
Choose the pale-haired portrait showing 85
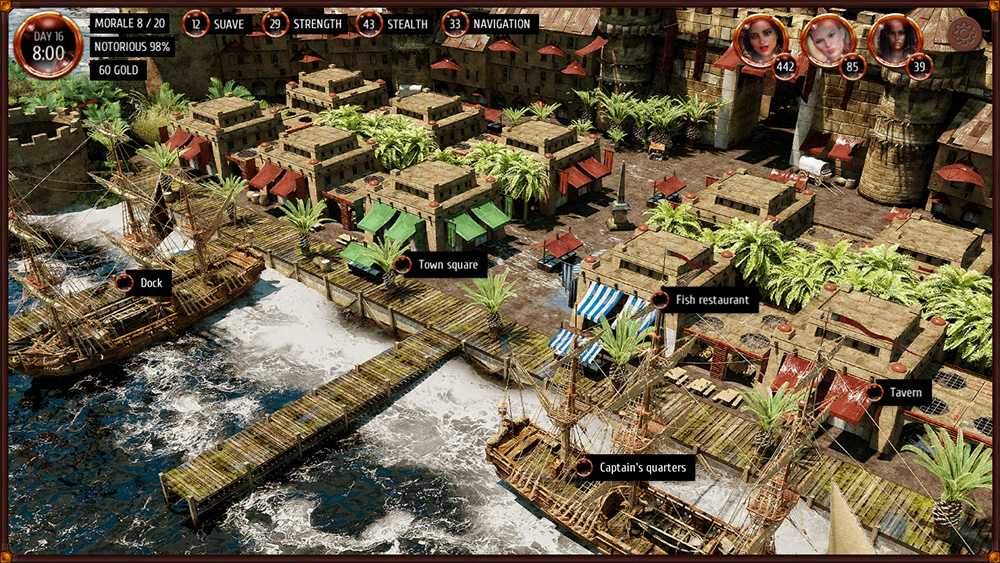[x=829, y=41]
